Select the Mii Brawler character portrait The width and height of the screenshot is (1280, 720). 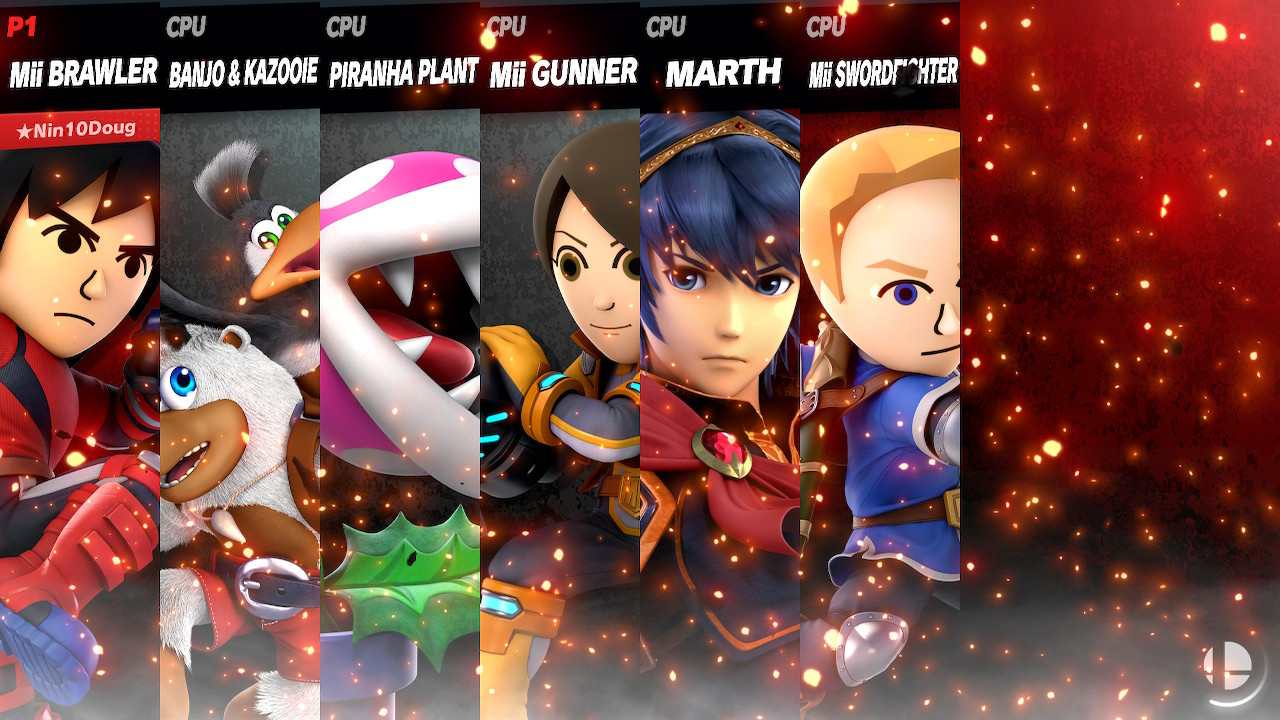tap(78, 400)
